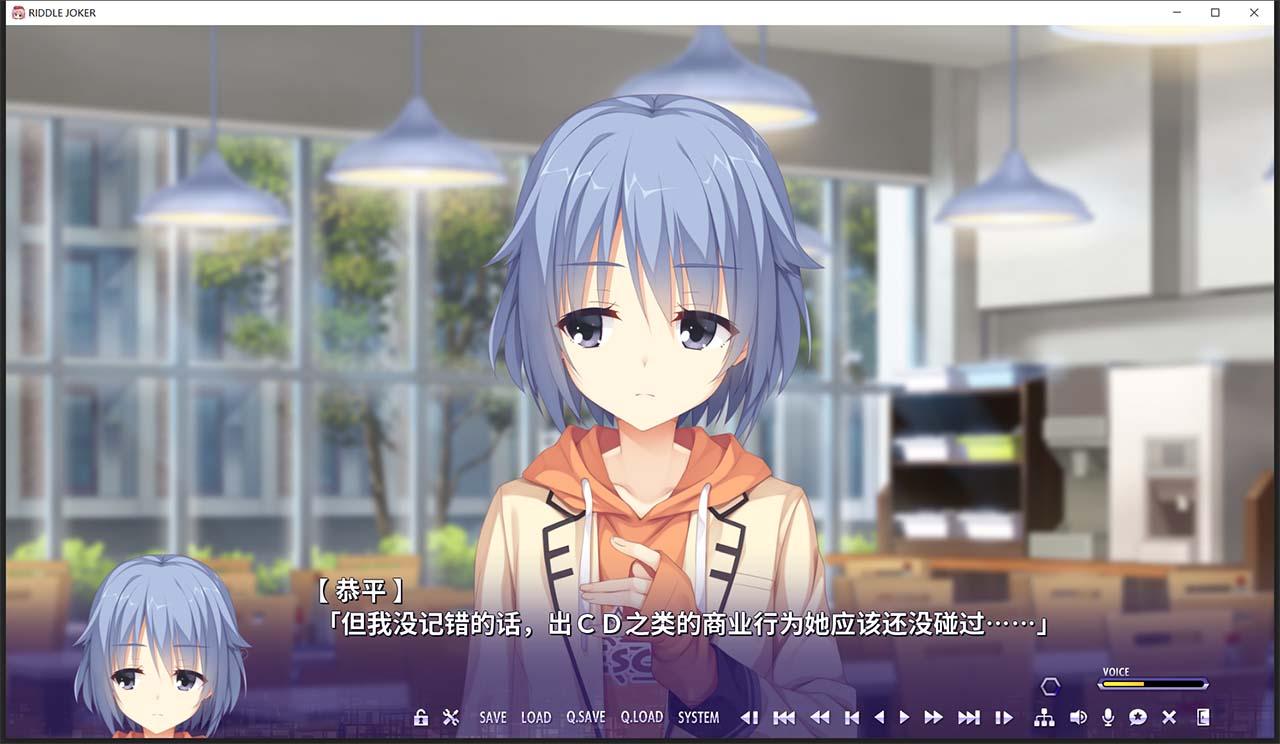
Task: Adjust the VOICE volume slider
Action: coord(1152,685)
